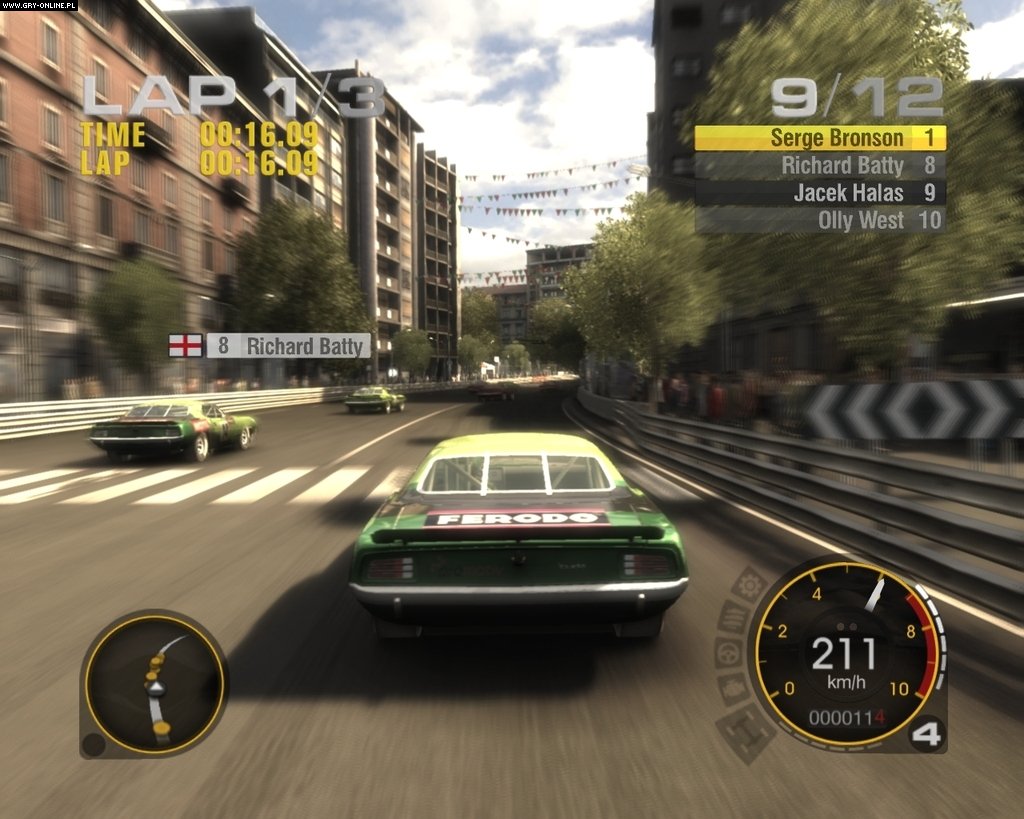Click the suspension spring damage icon

733,618
